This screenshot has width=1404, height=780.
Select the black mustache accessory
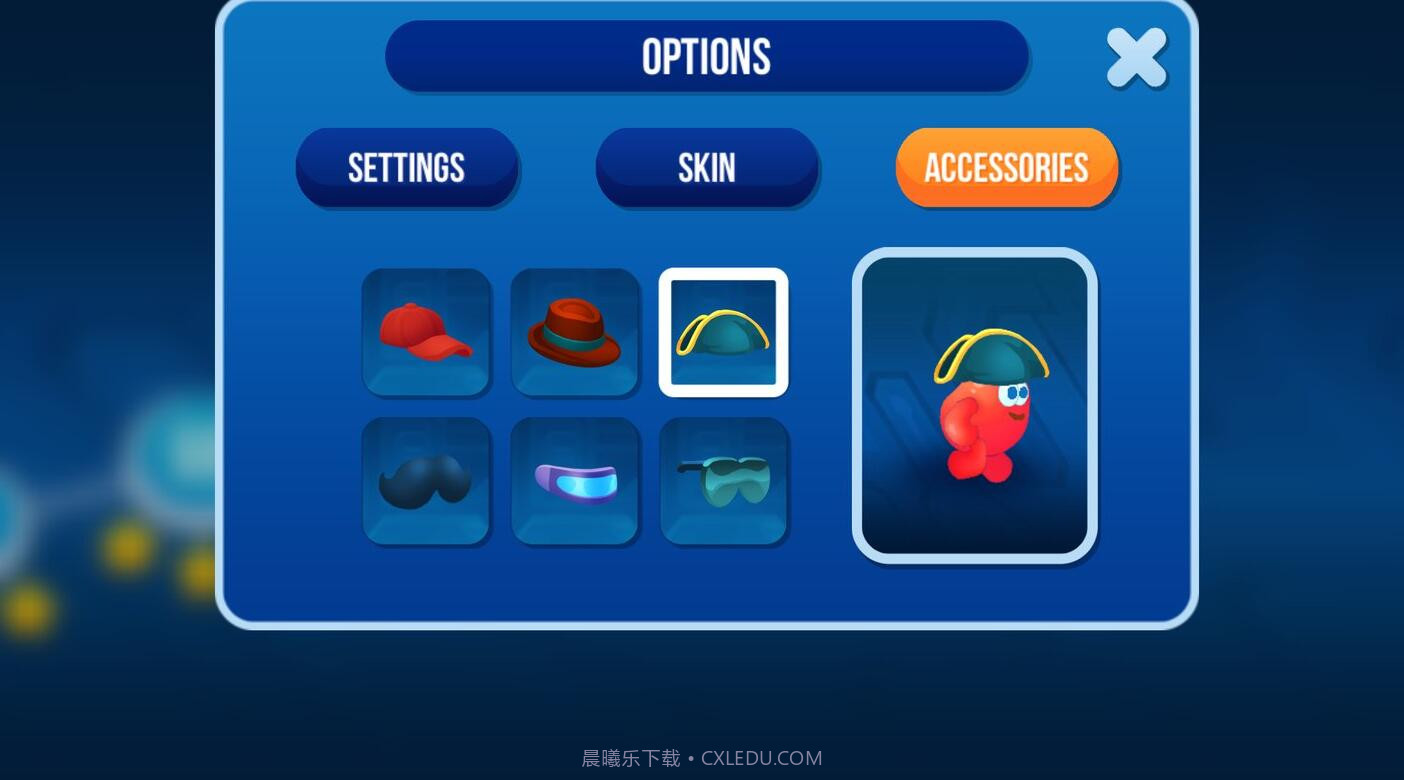[427, 480]
